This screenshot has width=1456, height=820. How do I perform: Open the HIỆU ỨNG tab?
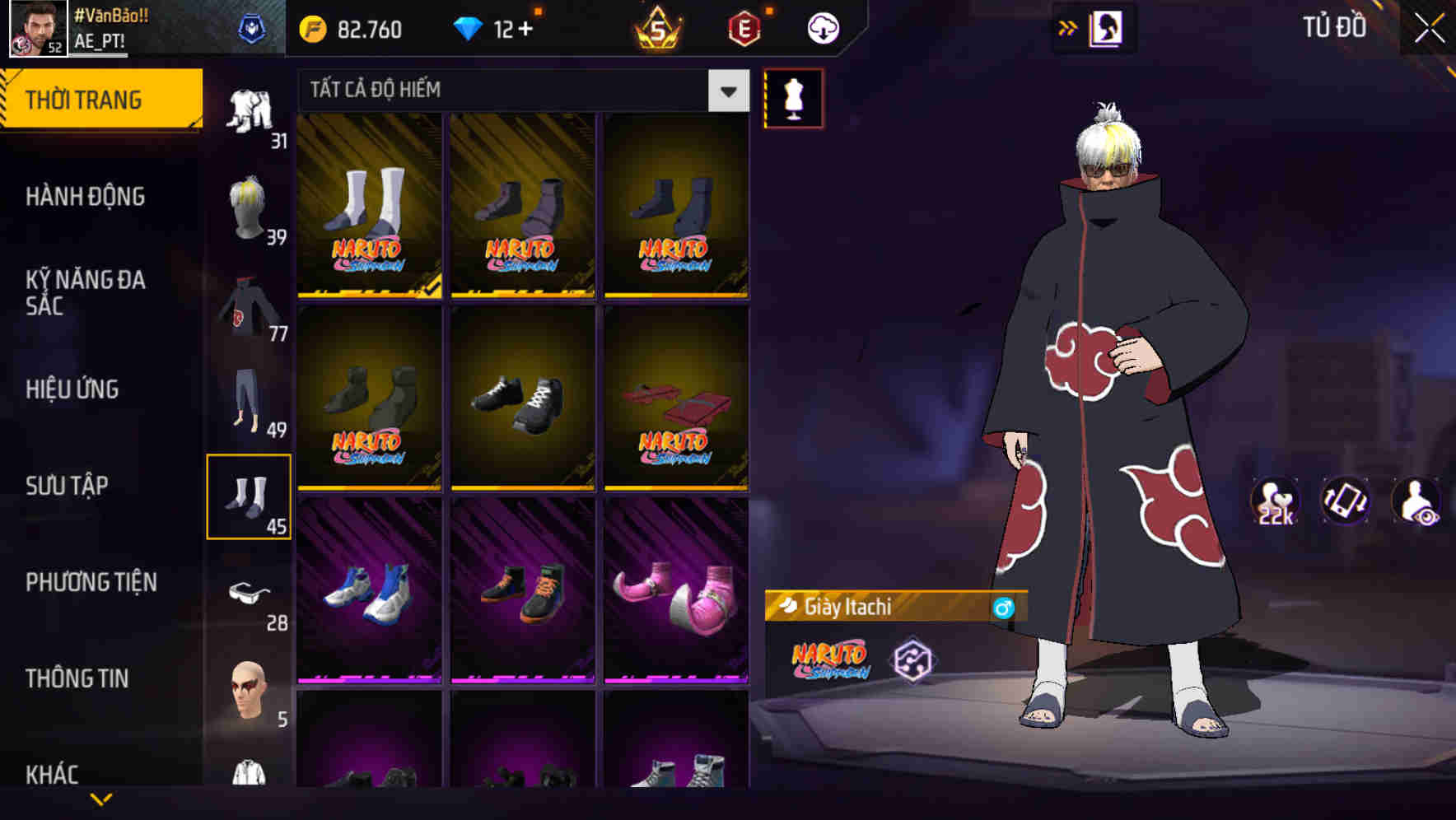[74, 389]
